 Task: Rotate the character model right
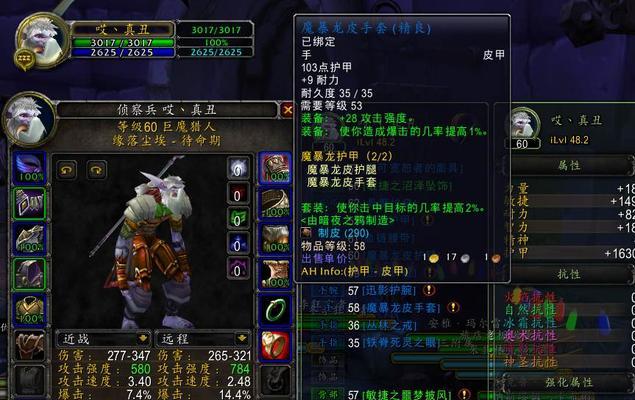pyautogui.click(x=96, y=170)
